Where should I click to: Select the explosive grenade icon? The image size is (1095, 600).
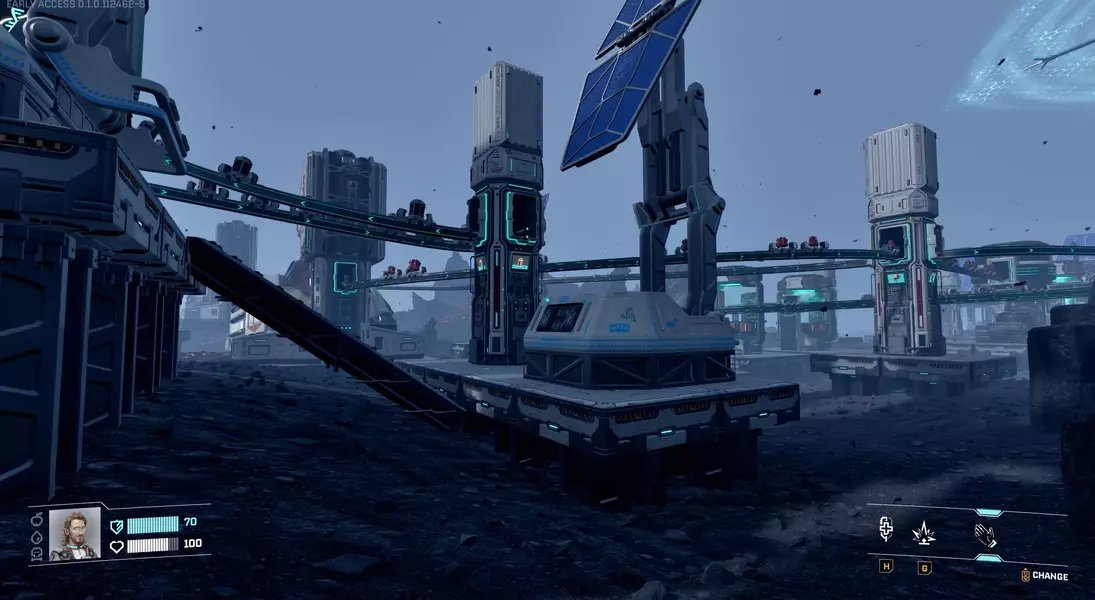tap(924, 533)
